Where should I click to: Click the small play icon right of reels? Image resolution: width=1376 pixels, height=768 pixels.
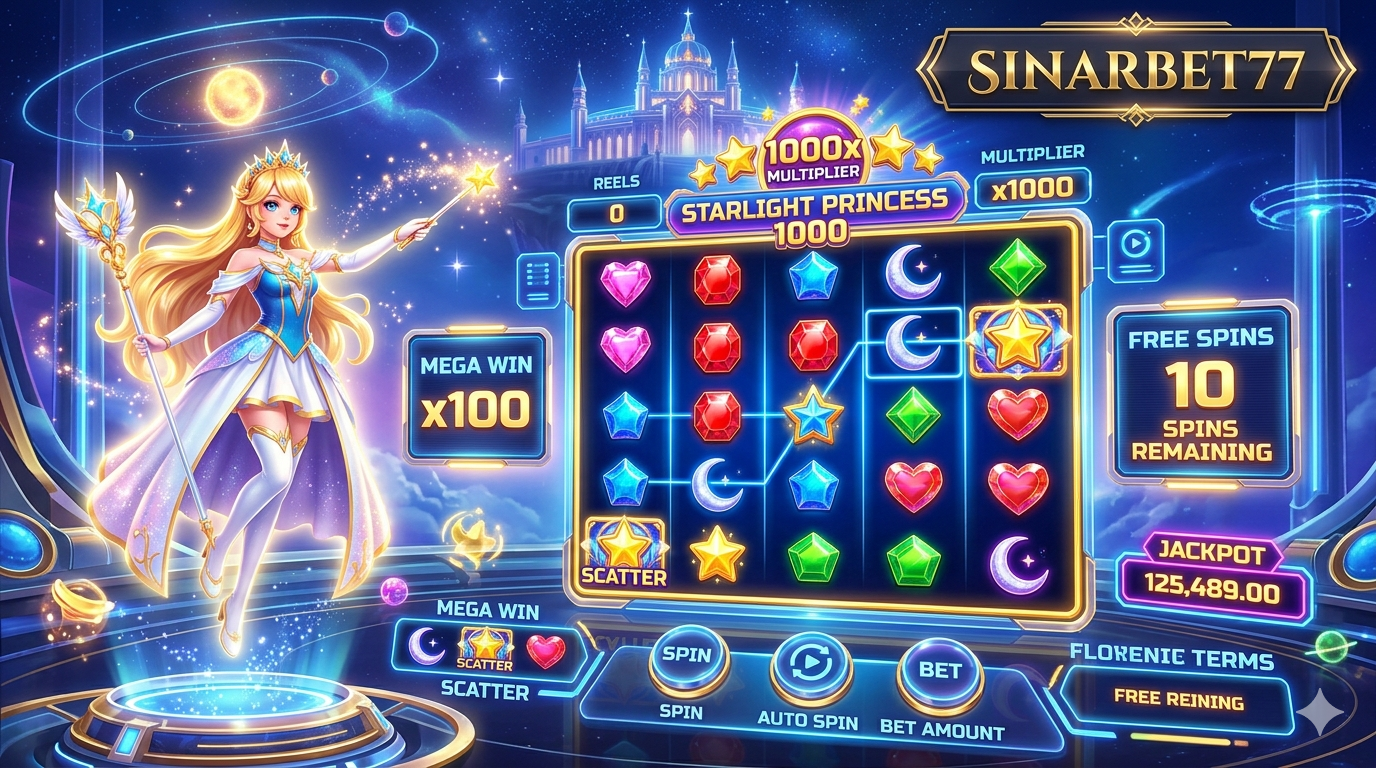[1134, 244]
